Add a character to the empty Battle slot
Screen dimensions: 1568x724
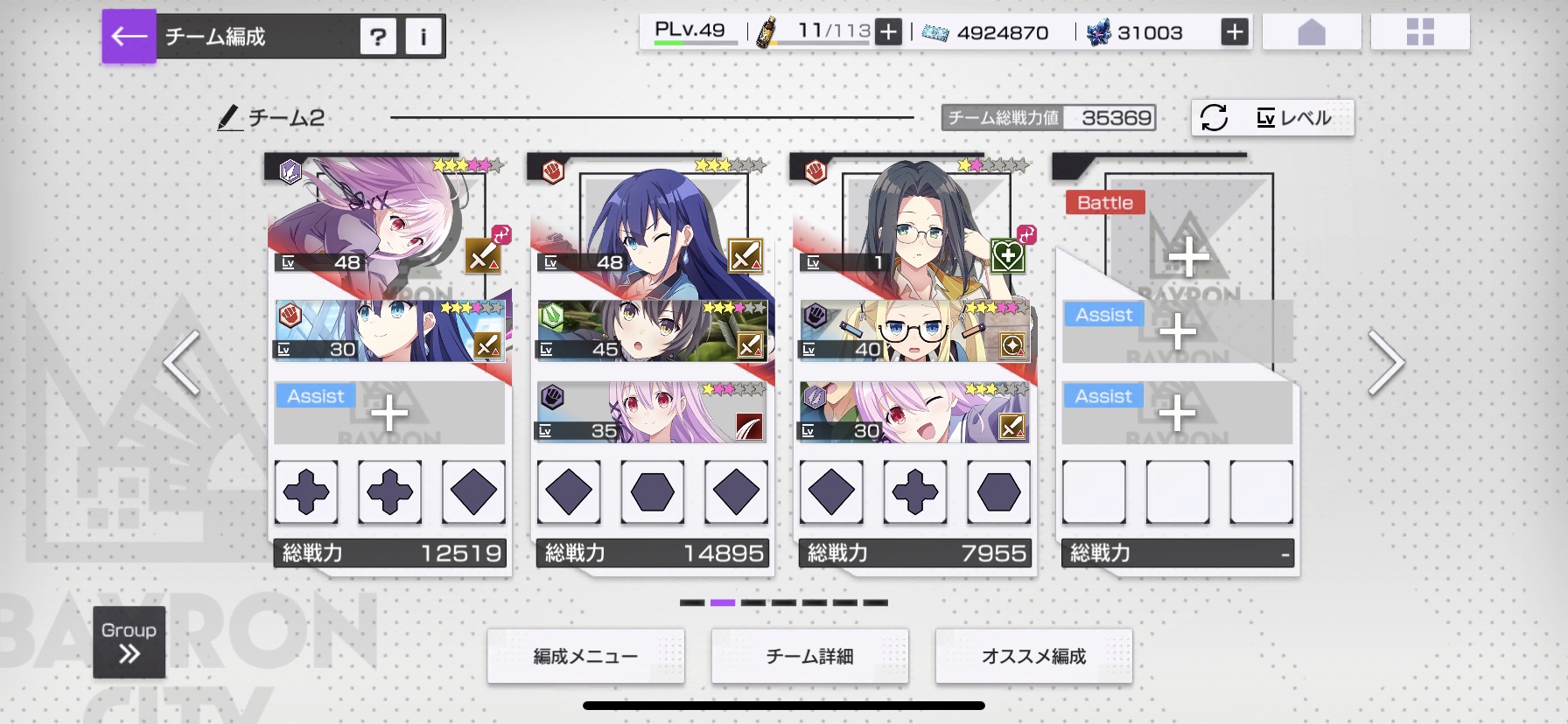pyautogui.click(x=1187, y=255)
